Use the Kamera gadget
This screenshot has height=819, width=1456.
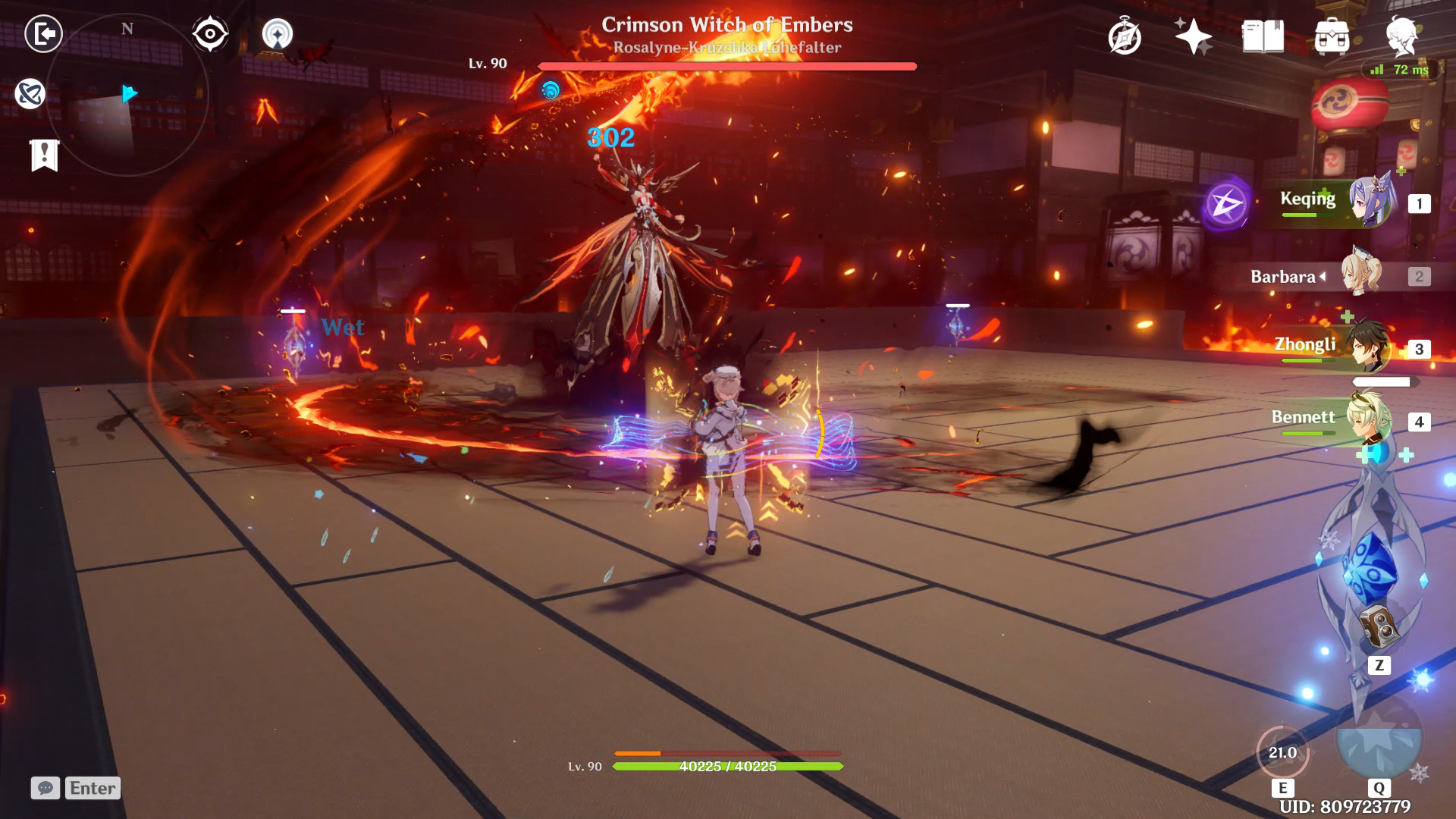pos(1379,628)
